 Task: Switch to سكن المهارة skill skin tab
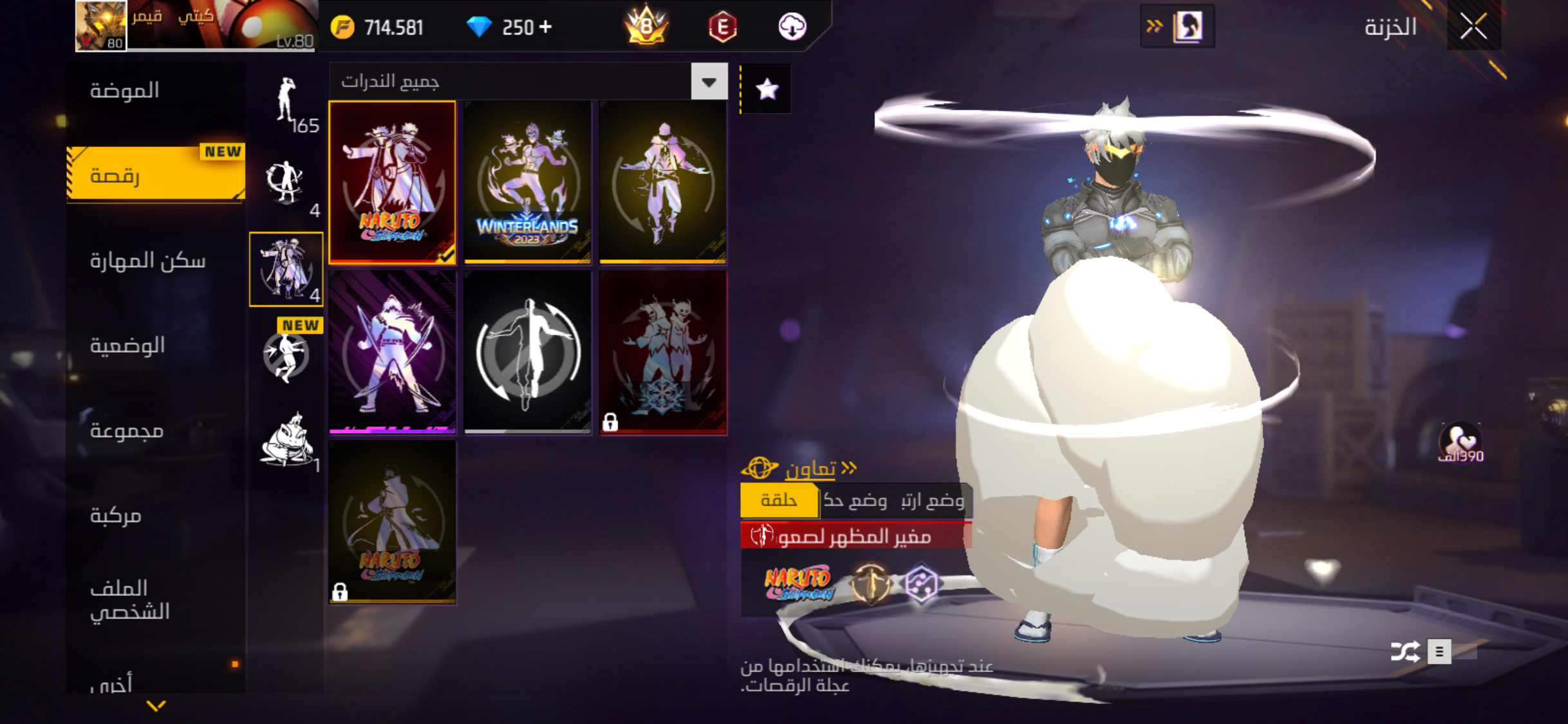147,261
